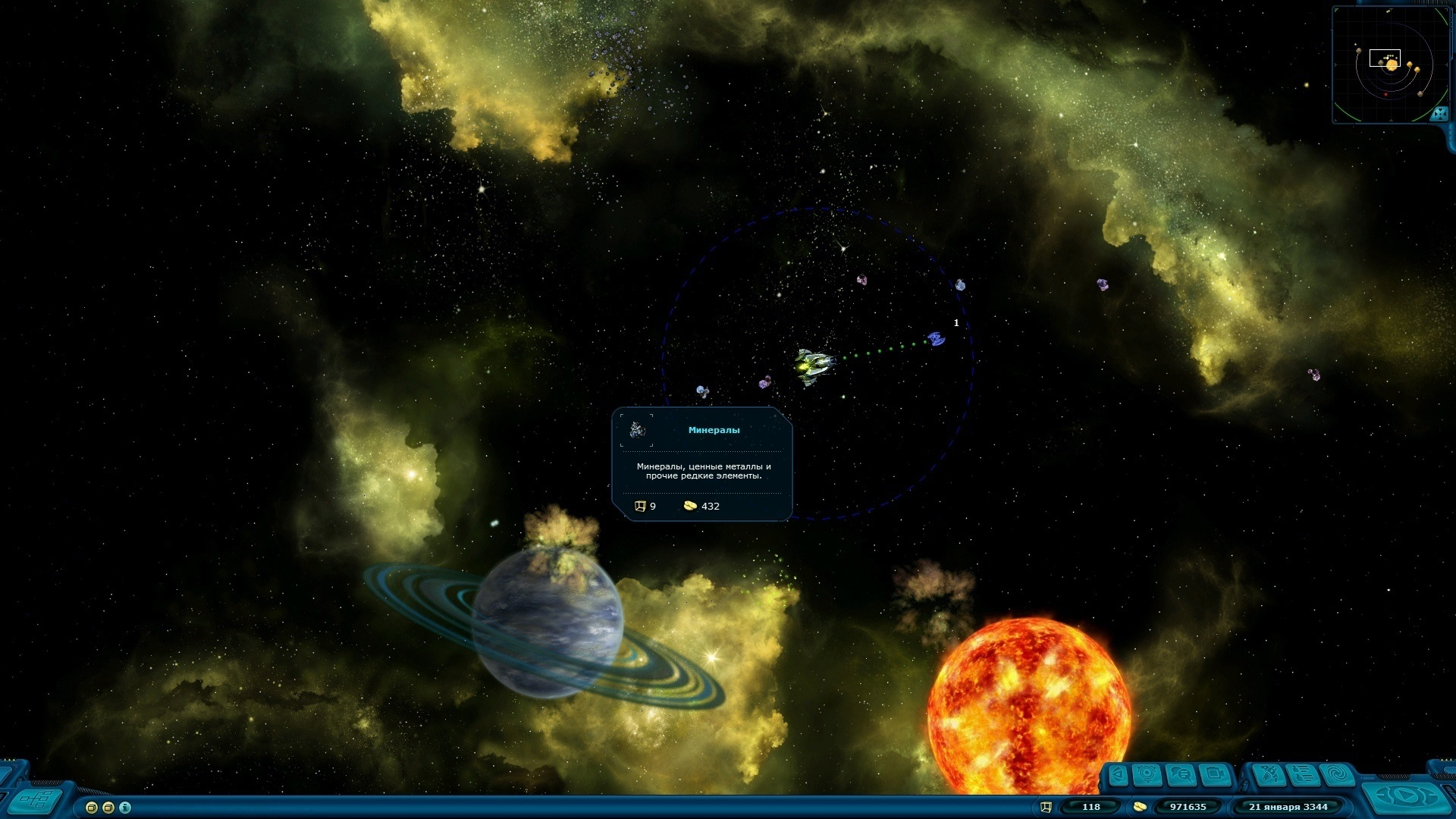Open the rangers rating list button
1456x819 pixels.
1303,775
